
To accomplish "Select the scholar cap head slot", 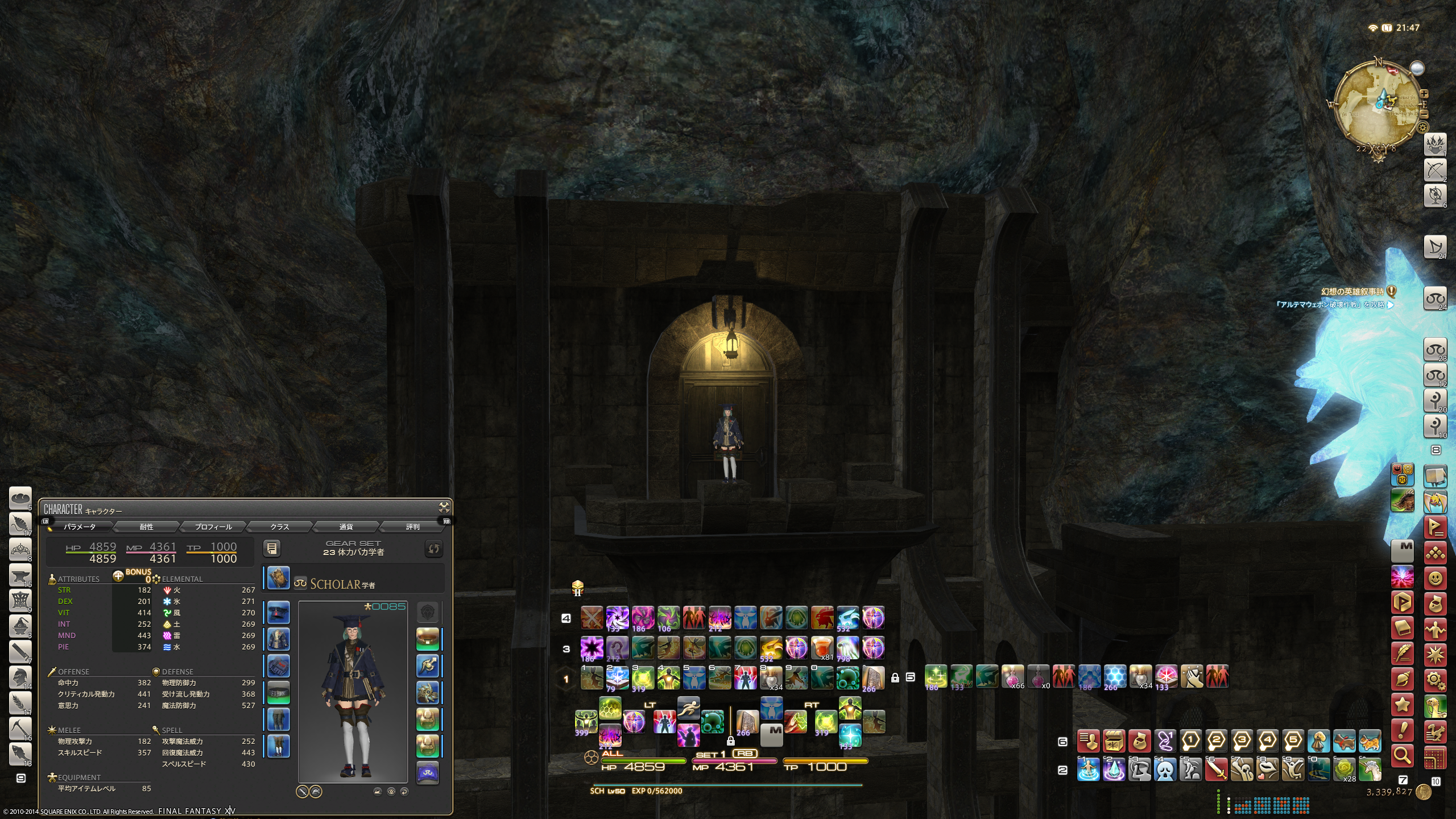I will pos(278,613).
